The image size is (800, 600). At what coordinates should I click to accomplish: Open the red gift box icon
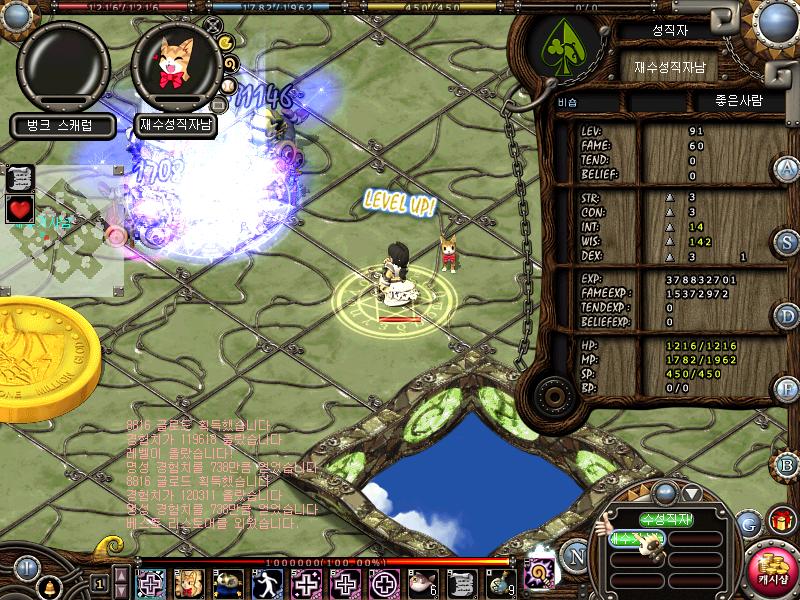tap(779, 520)
